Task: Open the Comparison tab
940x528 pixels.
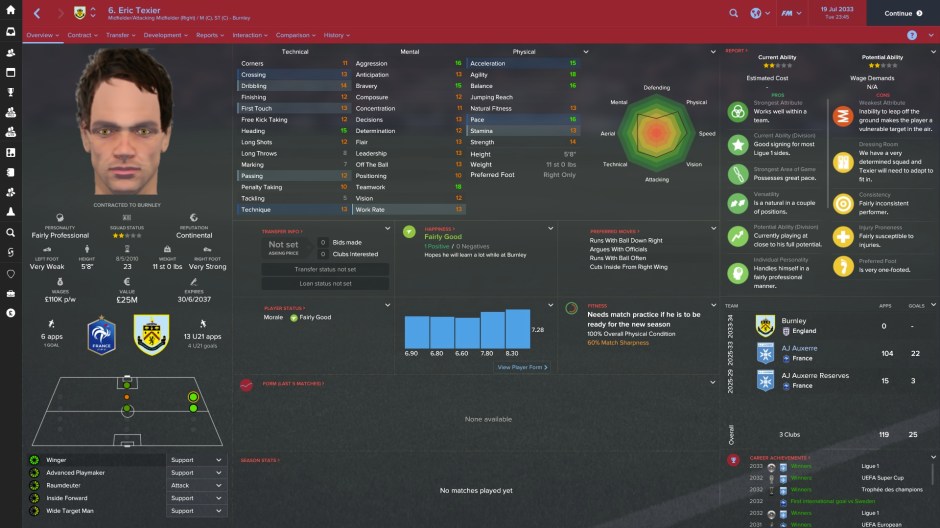Action: (x=293, y=35)
